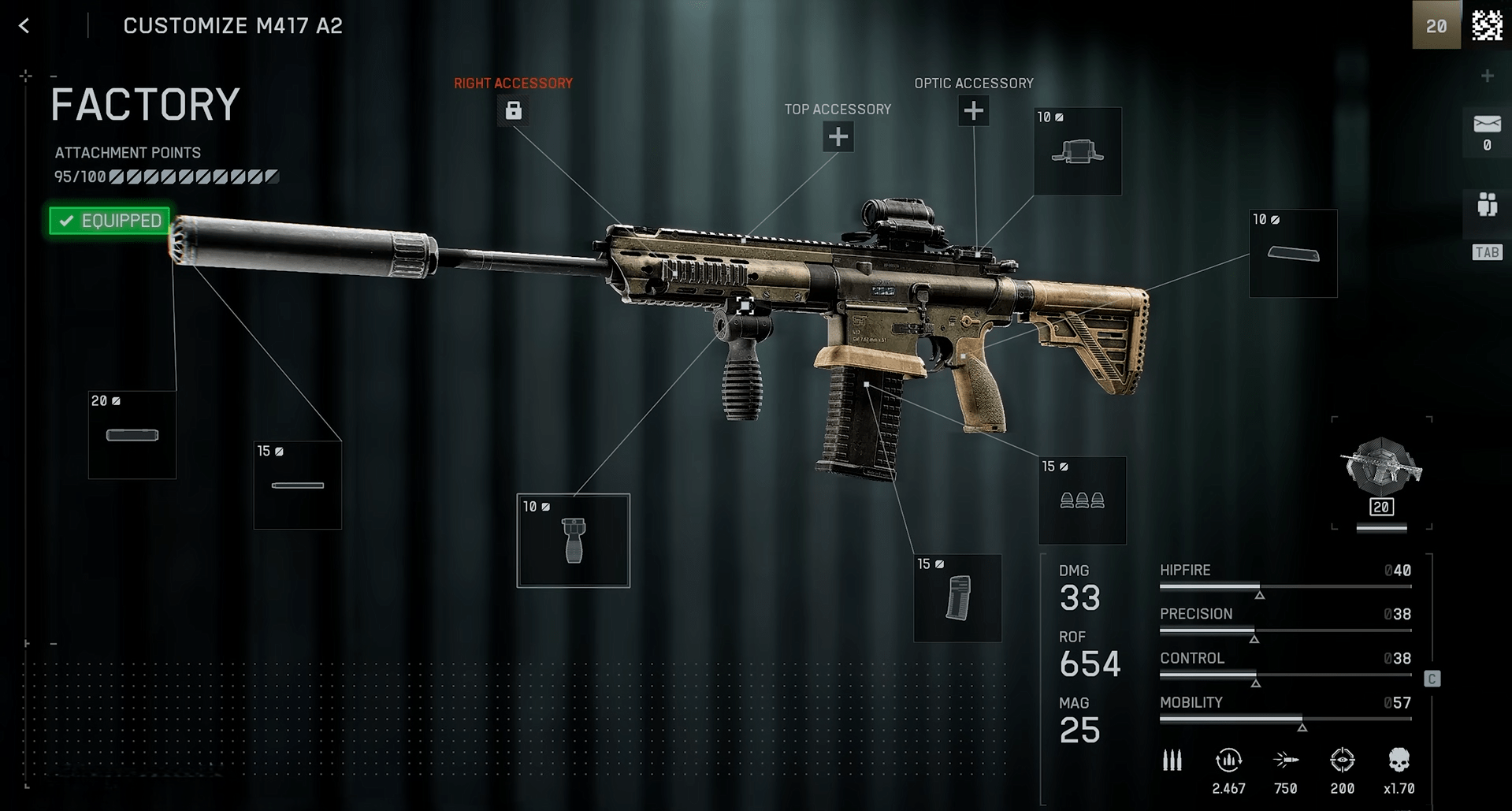The width and height of the screenshot is (1512, 811).
Task: Open the magazine attachment slot
Action: coord(957,598)
